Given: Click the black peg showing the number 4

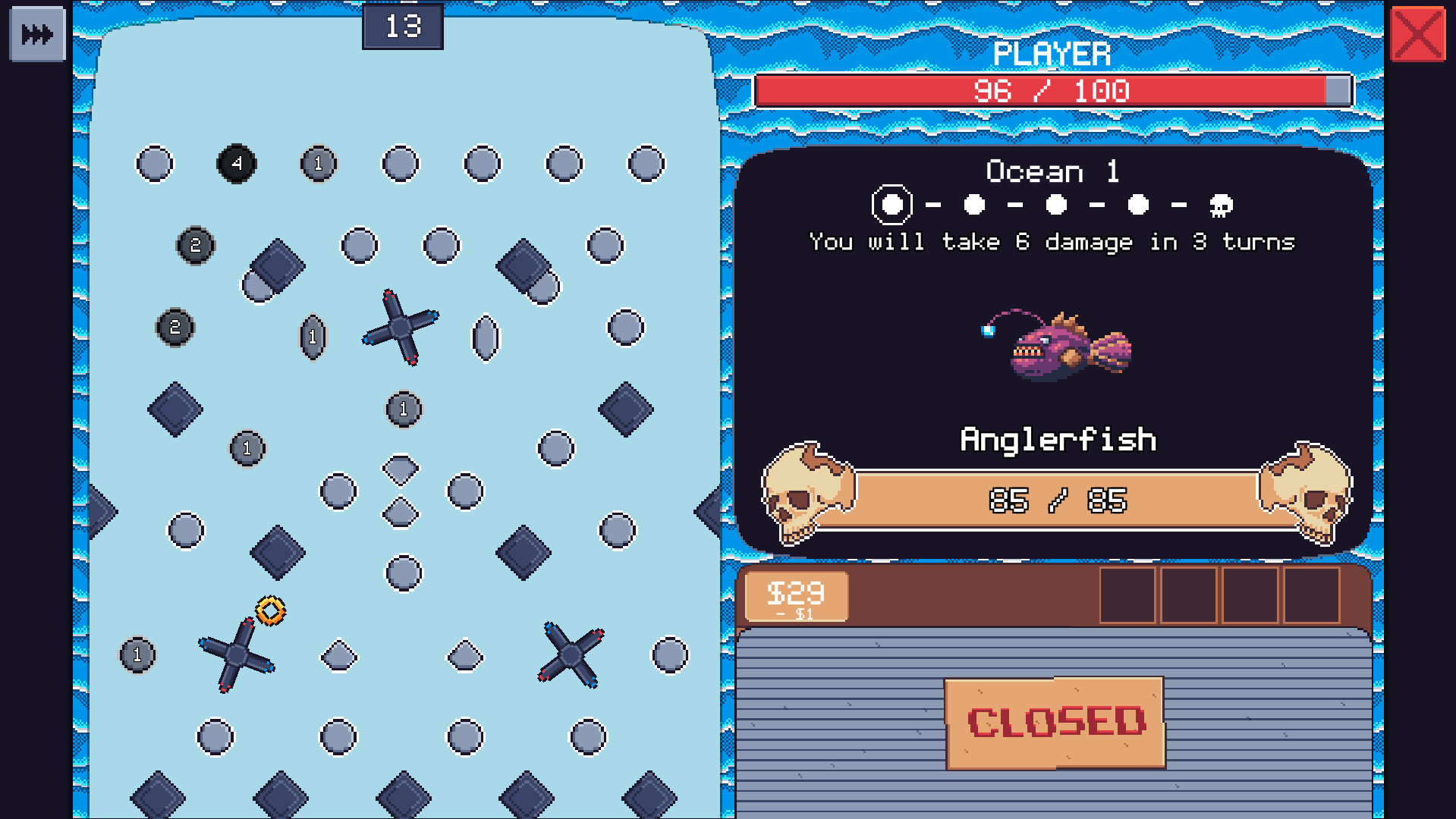Looking at the screenshot, I should [237, 162].
